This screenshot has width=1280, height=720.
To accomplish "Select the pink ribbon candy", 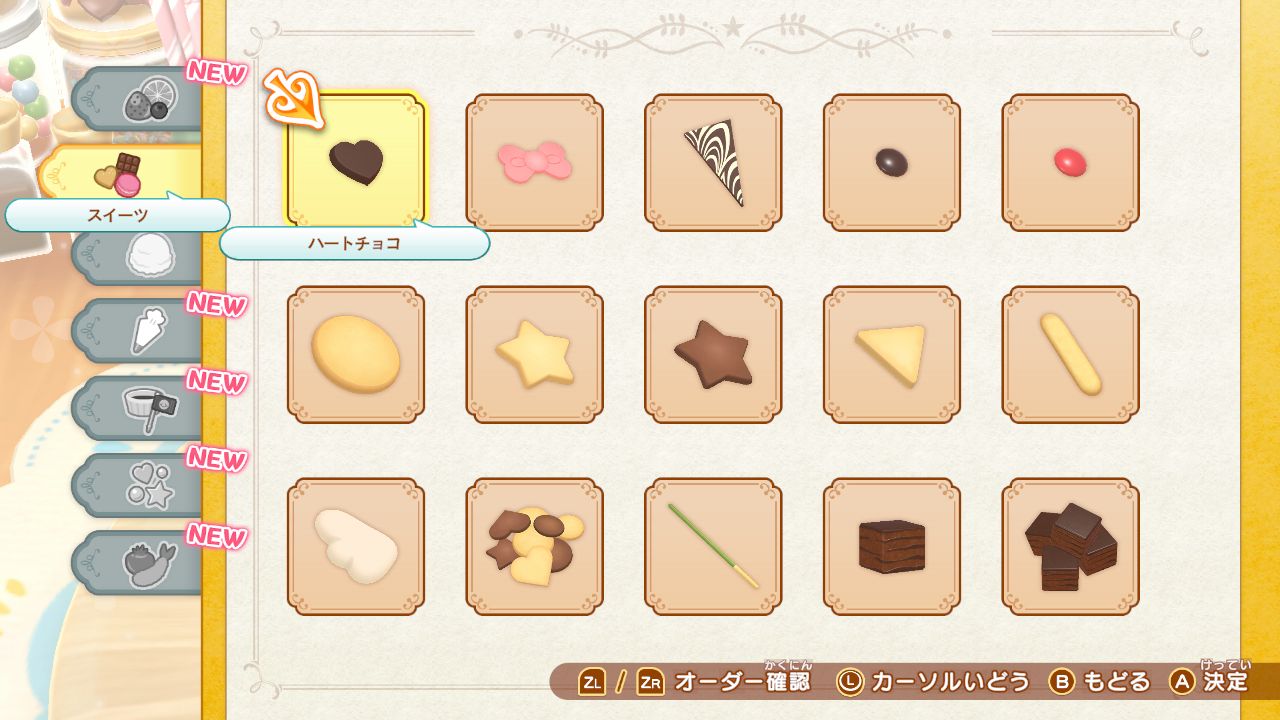I will click(x=534, y=163).
